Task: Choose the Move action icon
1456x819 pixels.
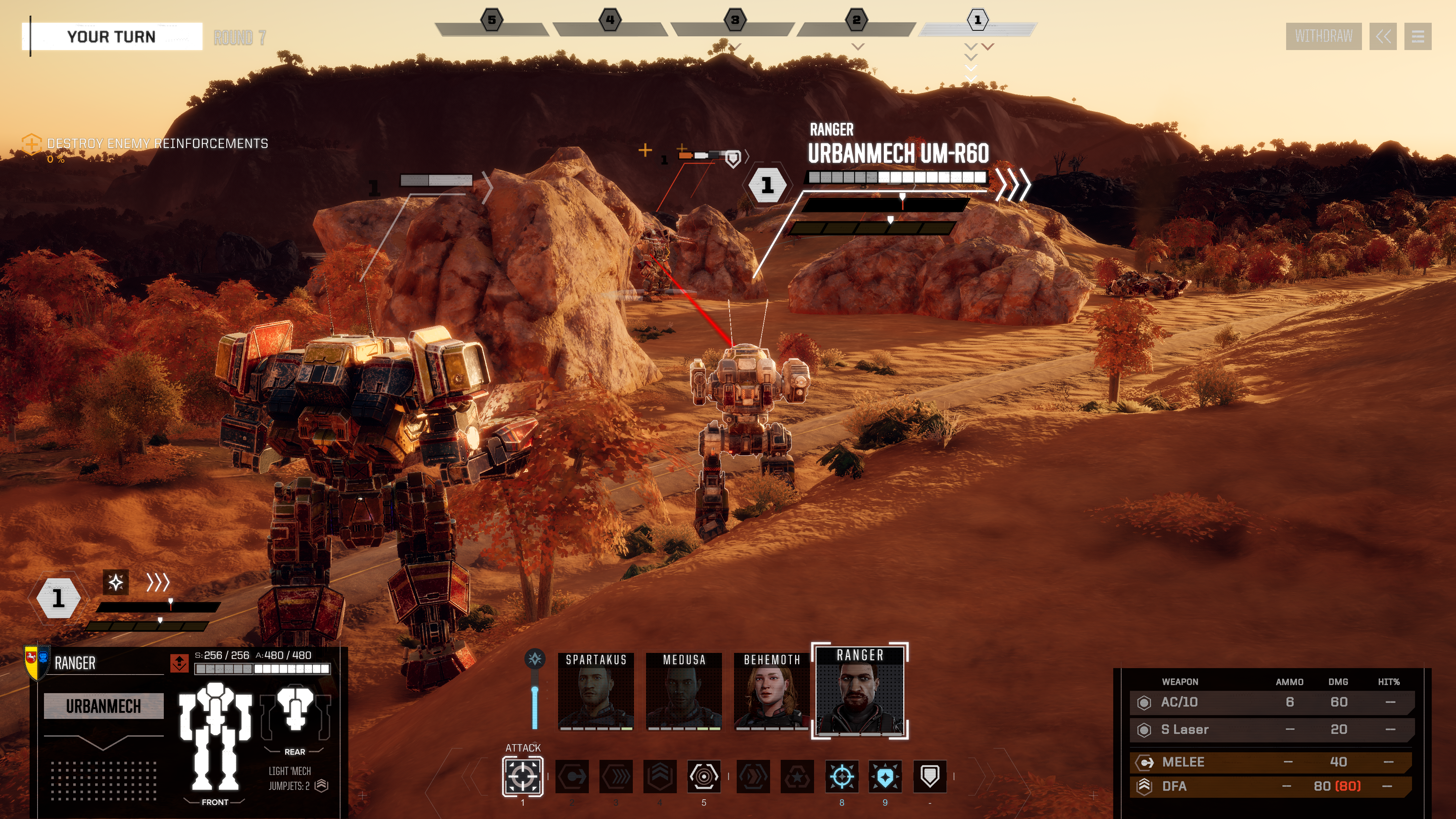Action: coord(572,777)
